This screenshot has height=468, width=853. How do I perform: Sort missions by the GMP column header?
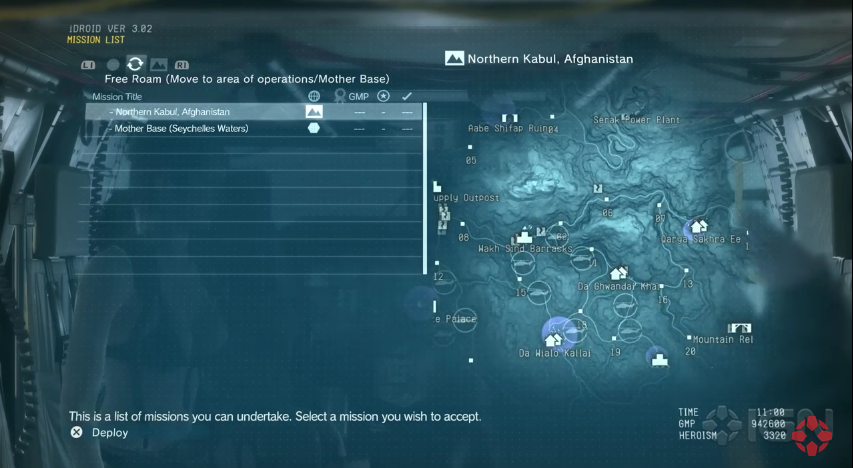[358, 97]
